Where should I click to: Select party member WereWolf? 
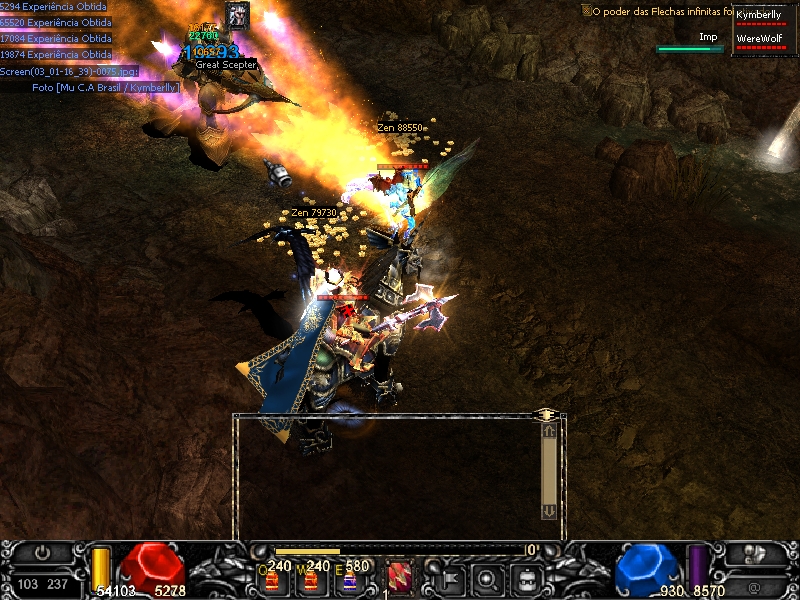click(x=760, y=40)
